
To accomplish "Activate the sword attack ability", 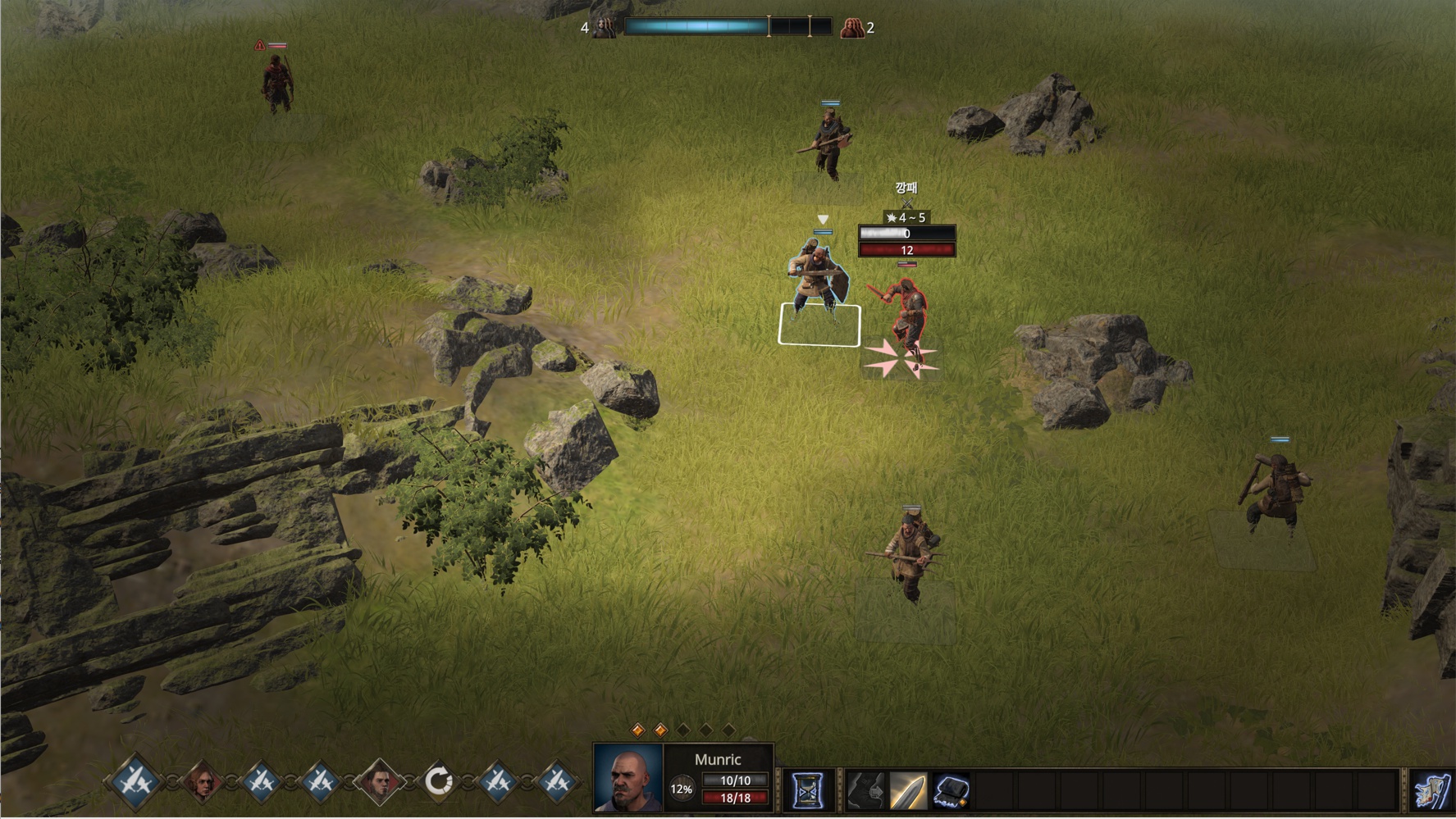I will point(907,791).
